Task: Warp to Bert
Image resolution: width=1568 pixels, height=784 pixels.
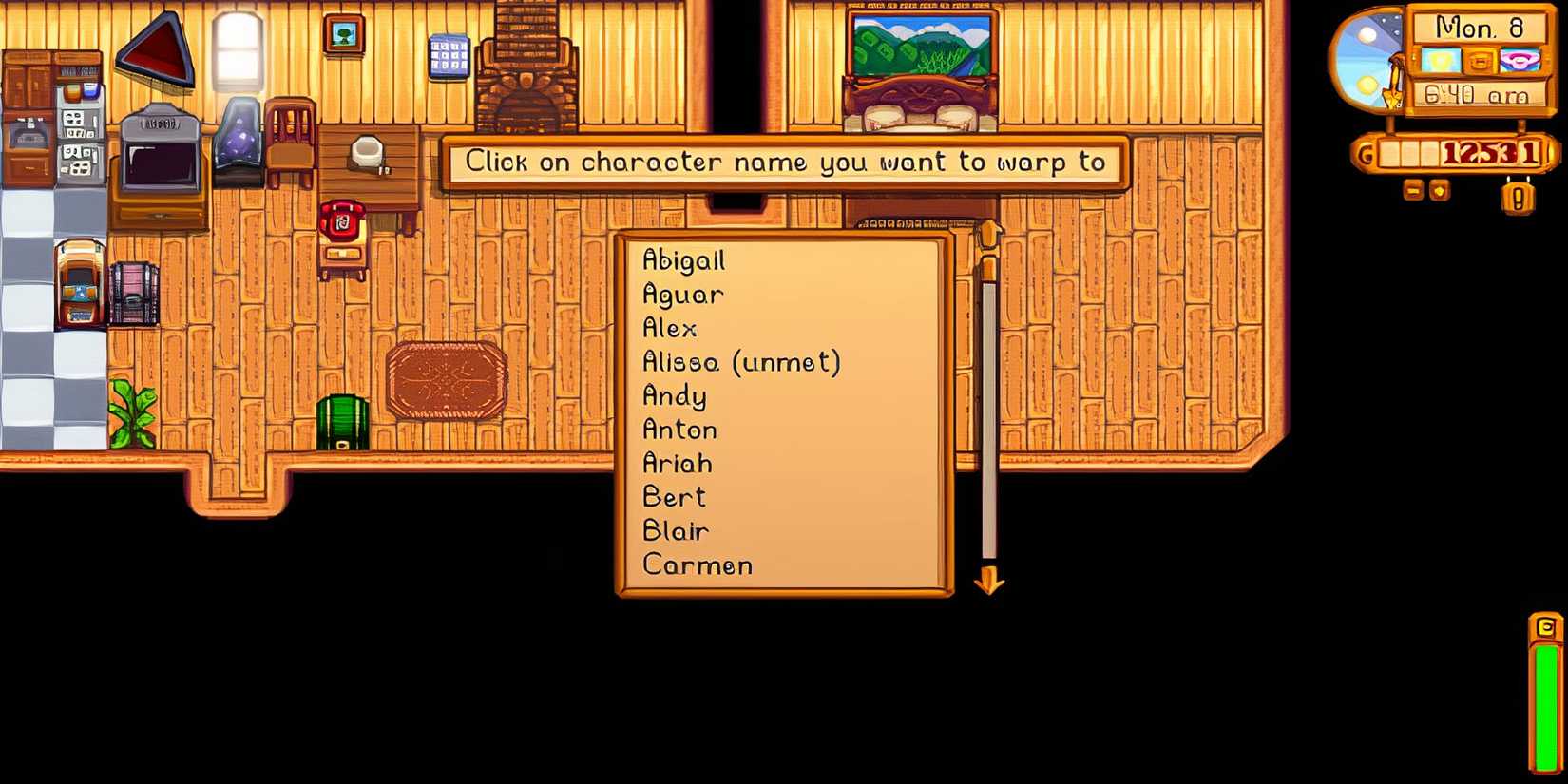Action: point(675,497)
